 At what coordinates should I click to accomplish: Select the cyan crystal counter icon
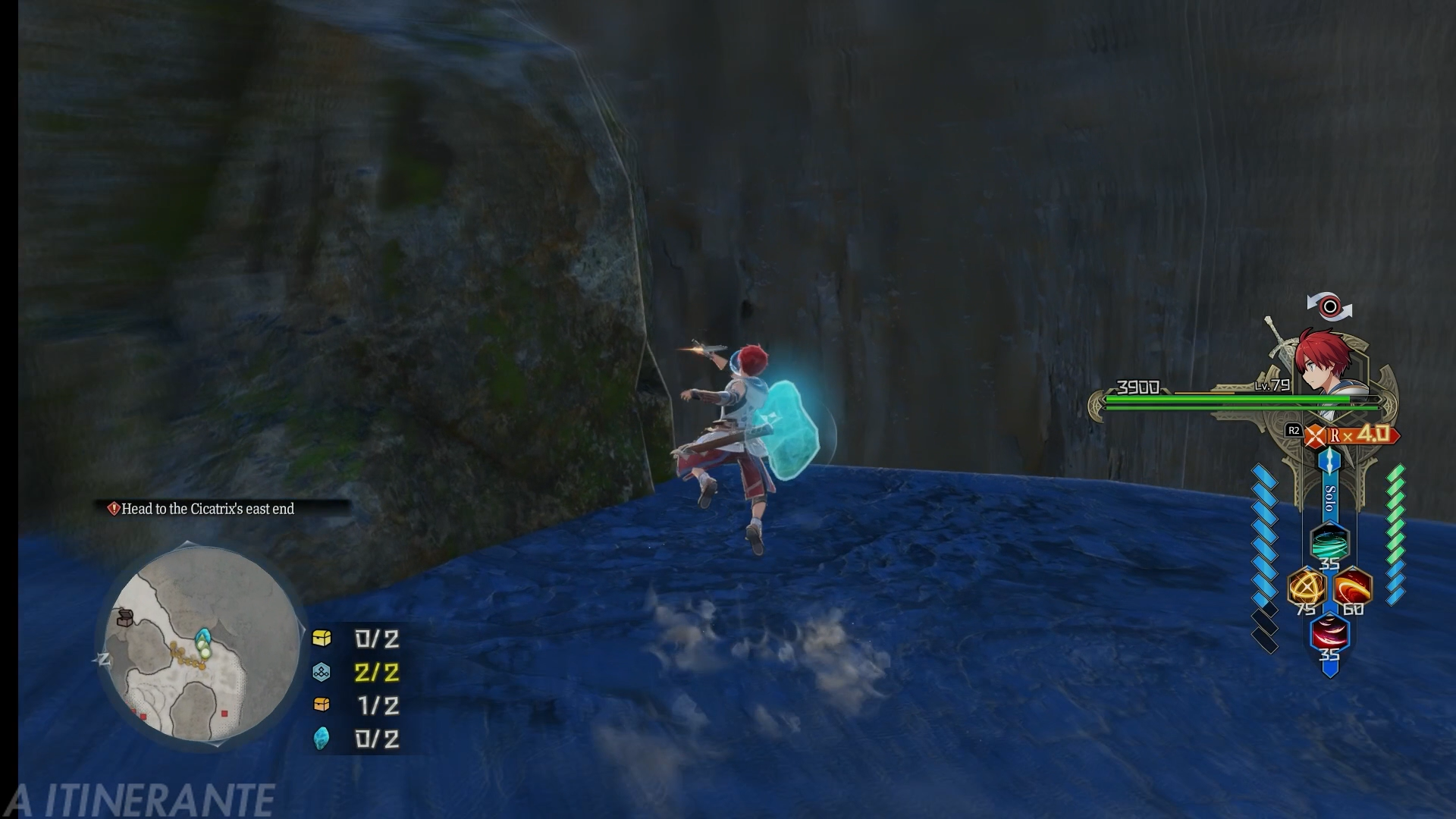[322, 739]
